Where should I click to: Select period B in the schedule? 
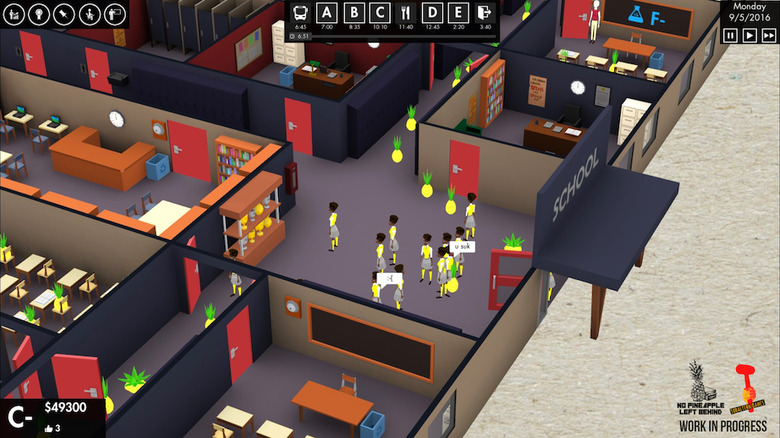click(355, 14)
